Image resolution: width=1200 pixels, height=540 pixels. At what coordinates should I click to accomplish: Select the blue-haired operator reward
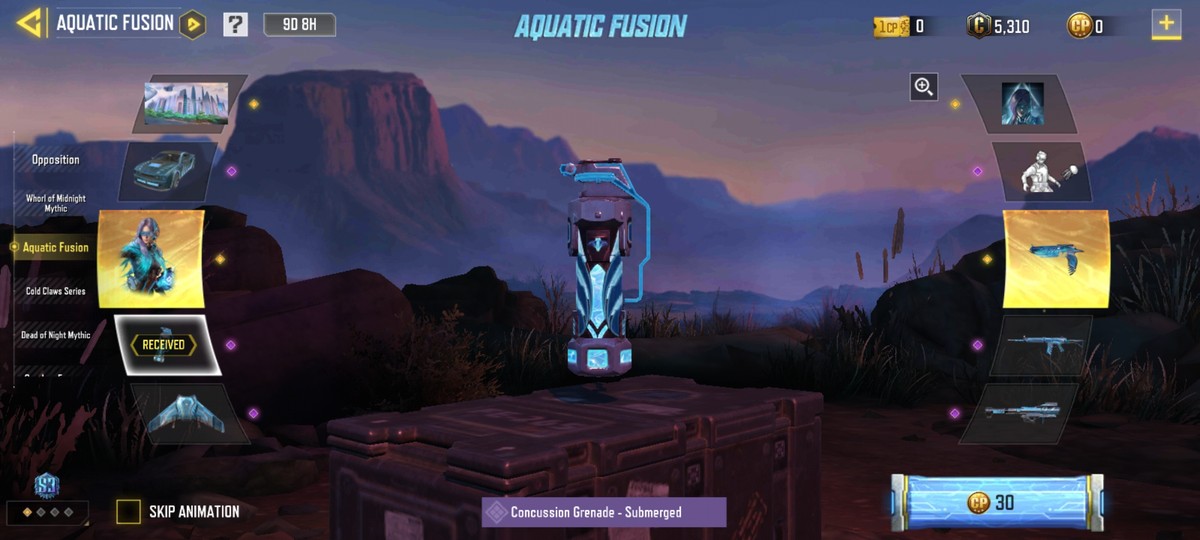(x=151, y=259)
